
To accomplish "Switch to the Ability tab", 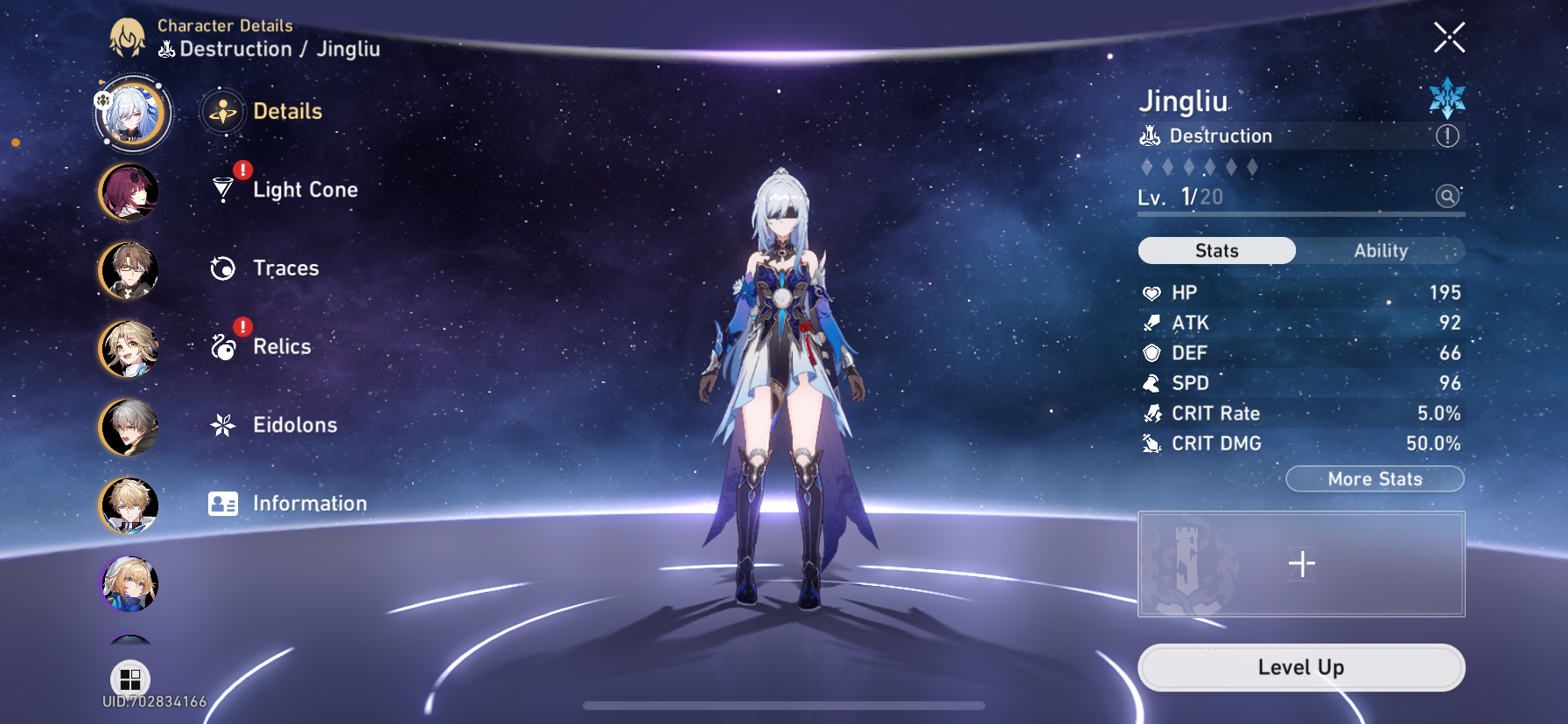I will pos(1381,250).
